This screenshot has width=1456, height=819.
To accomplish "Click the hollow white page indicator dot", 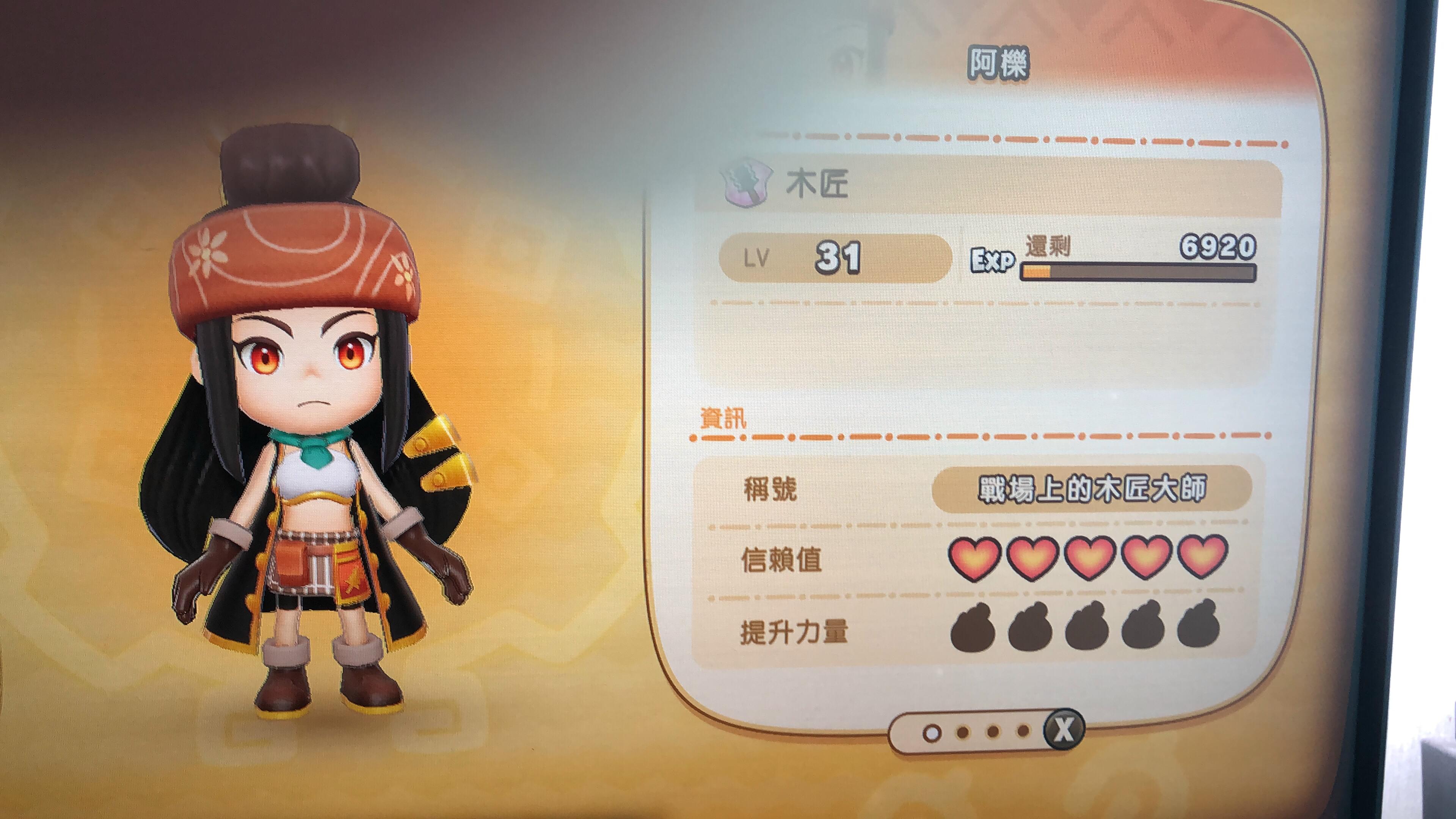I will (931, 733).
